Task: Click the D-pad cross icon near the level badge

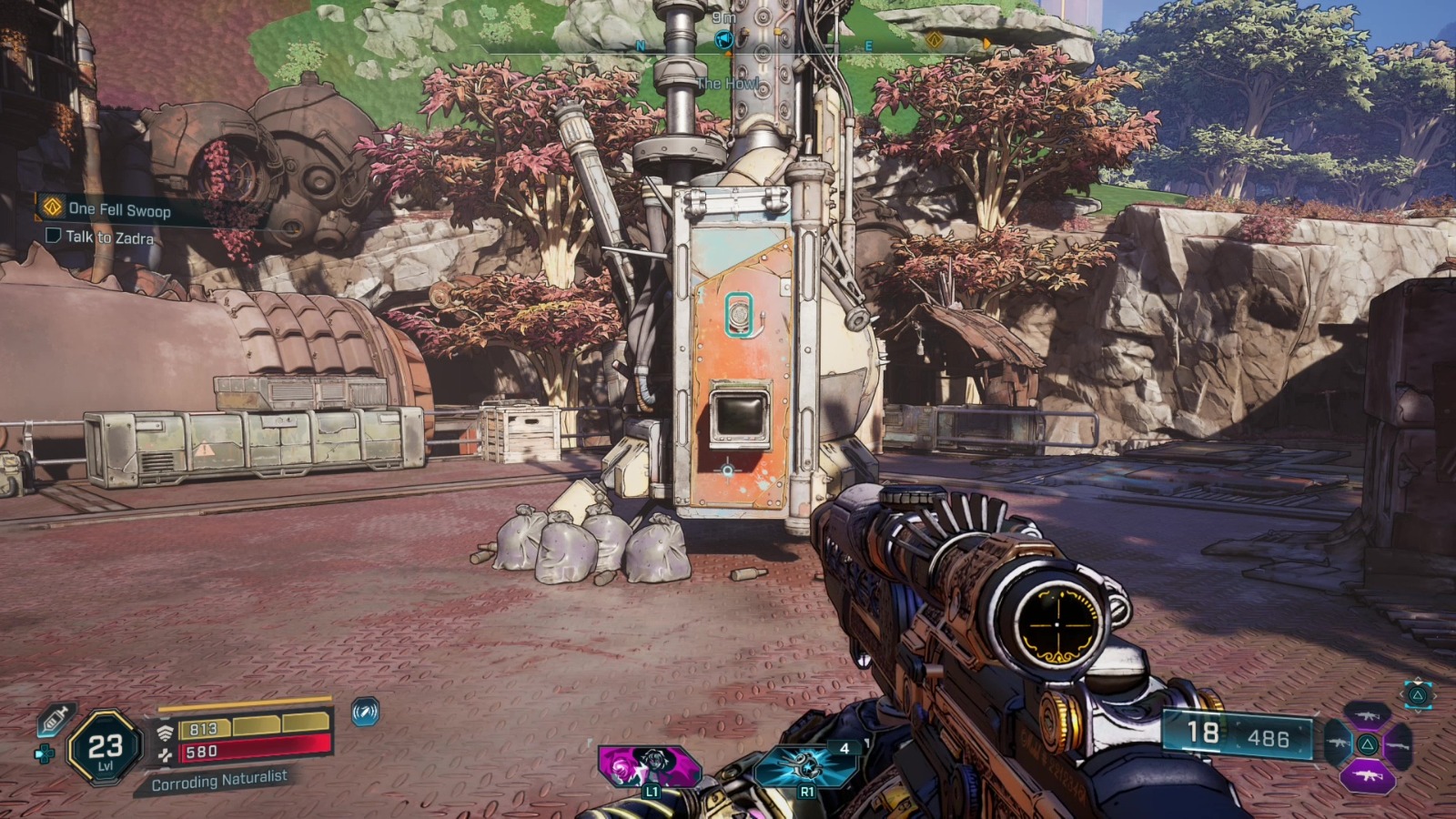Action: pyautogui.click(x=43, y=753)
